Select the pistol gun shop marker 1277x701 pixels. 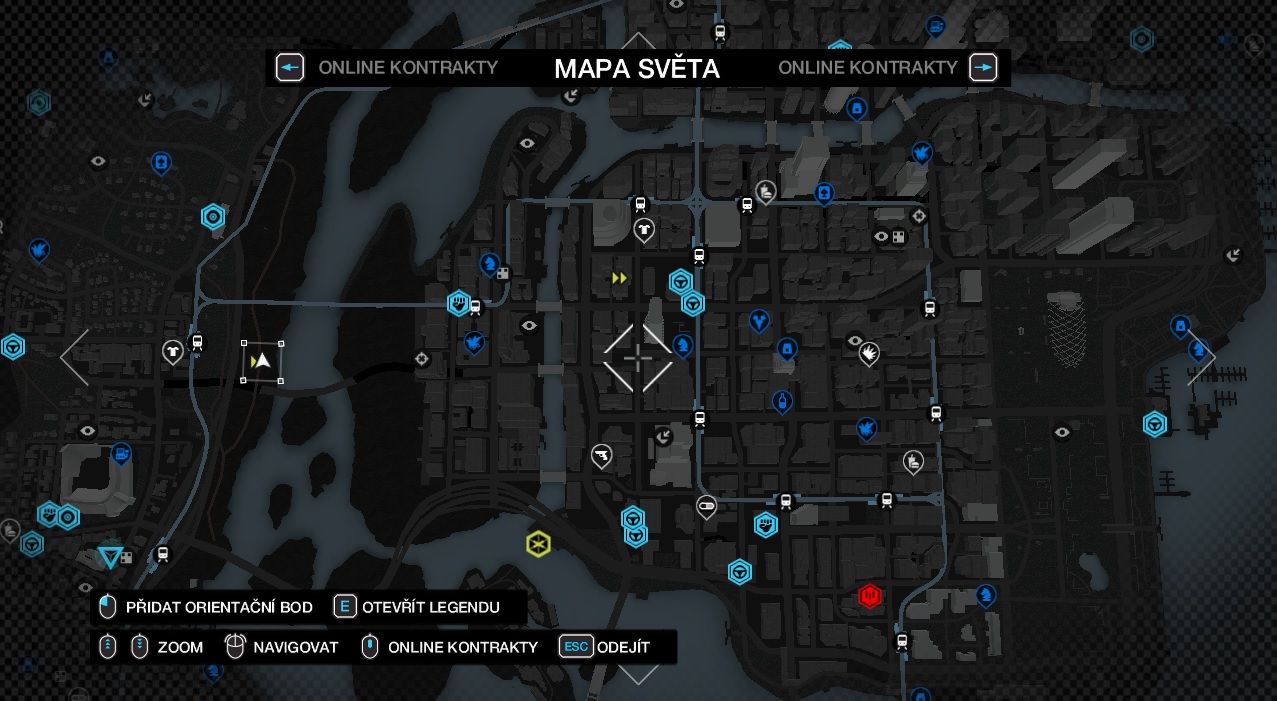tap(601, 455)
